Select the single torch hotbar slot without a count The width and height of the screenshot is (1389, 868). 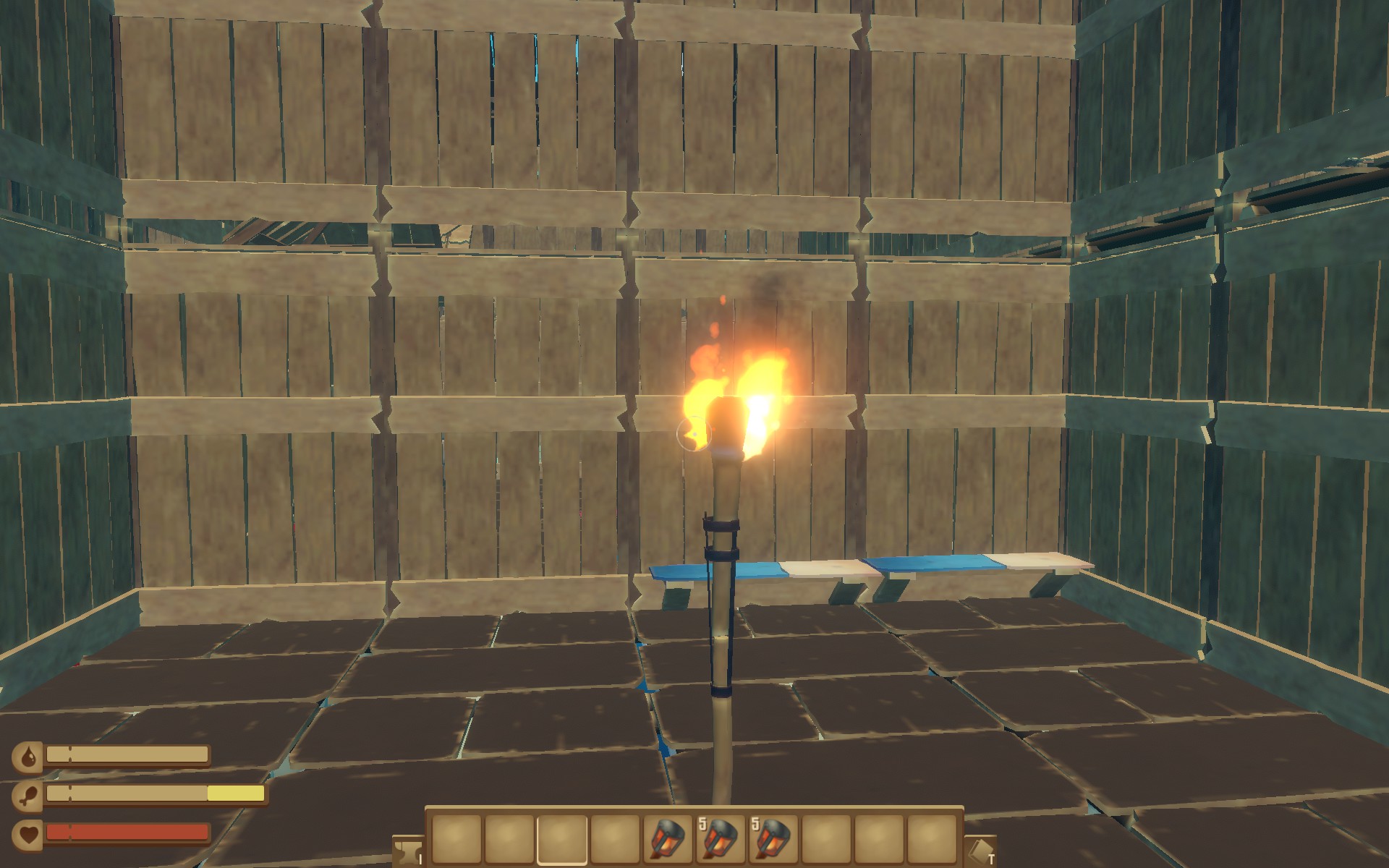(x=667, y=839)
